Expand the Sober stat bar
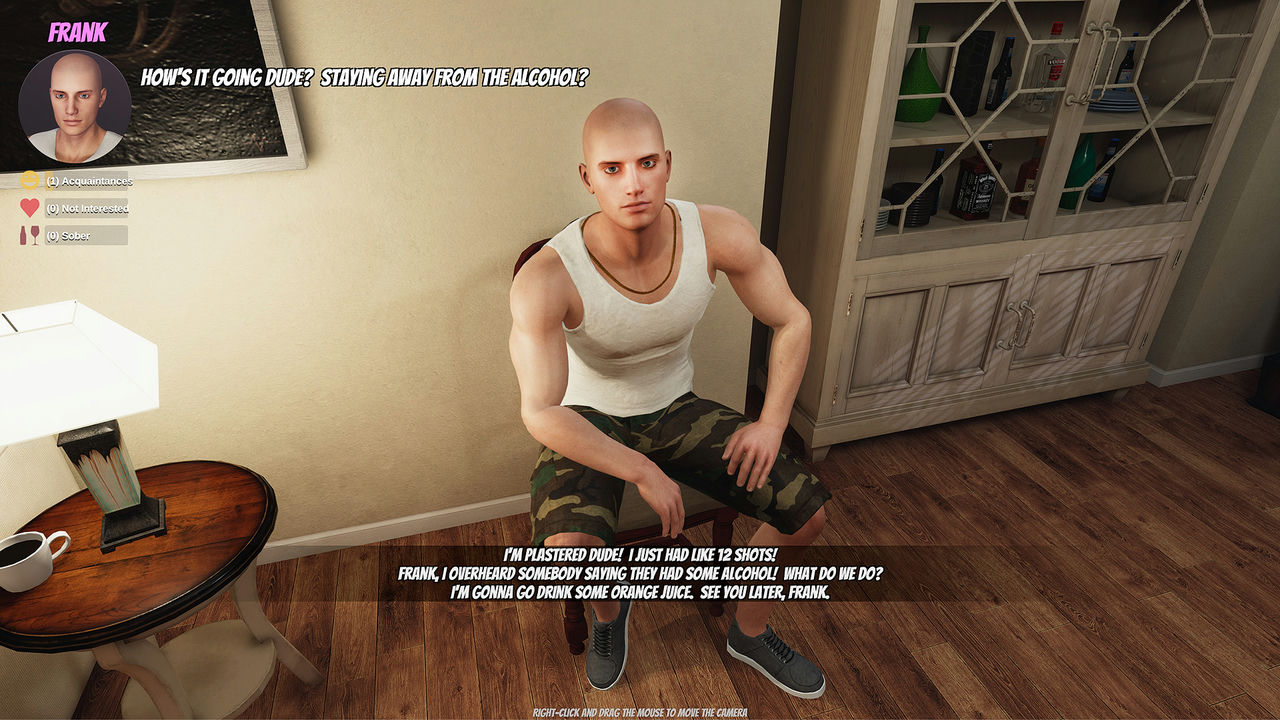Viewport: 1280px width, 720px height. [85, 236]
